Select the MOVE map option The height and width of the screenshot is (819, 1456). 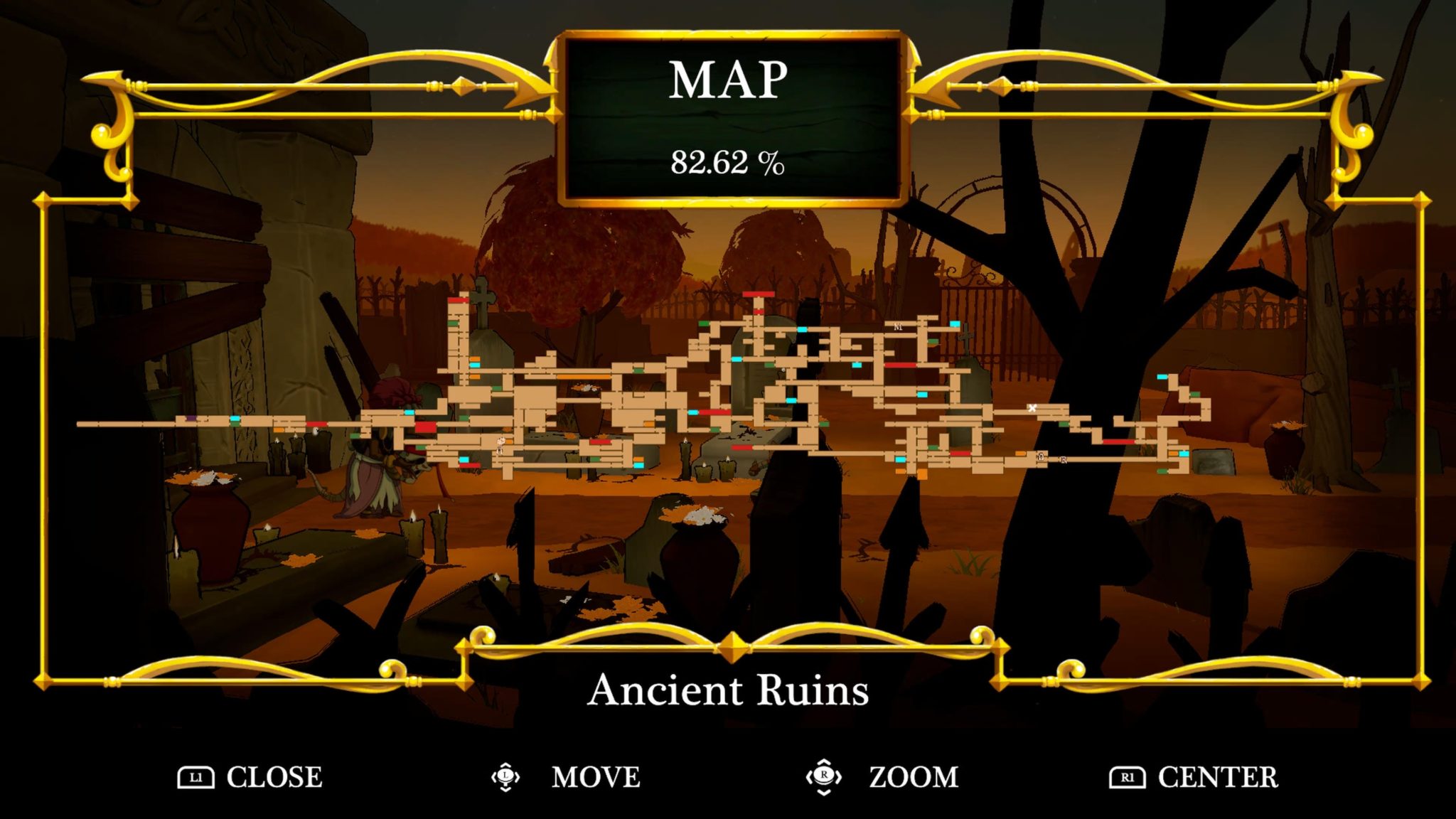[x=595, y=777]
